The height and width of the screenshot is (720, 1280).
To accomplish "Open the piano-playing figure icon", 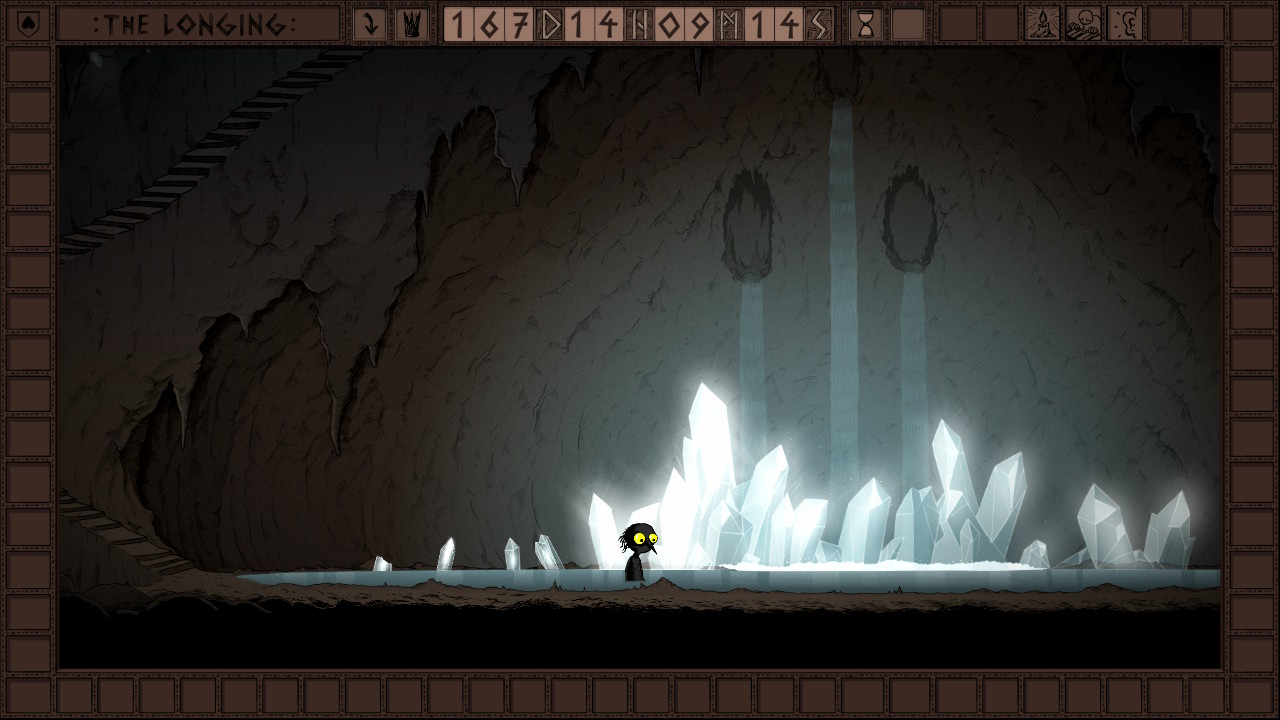I will coord(1083,24).
